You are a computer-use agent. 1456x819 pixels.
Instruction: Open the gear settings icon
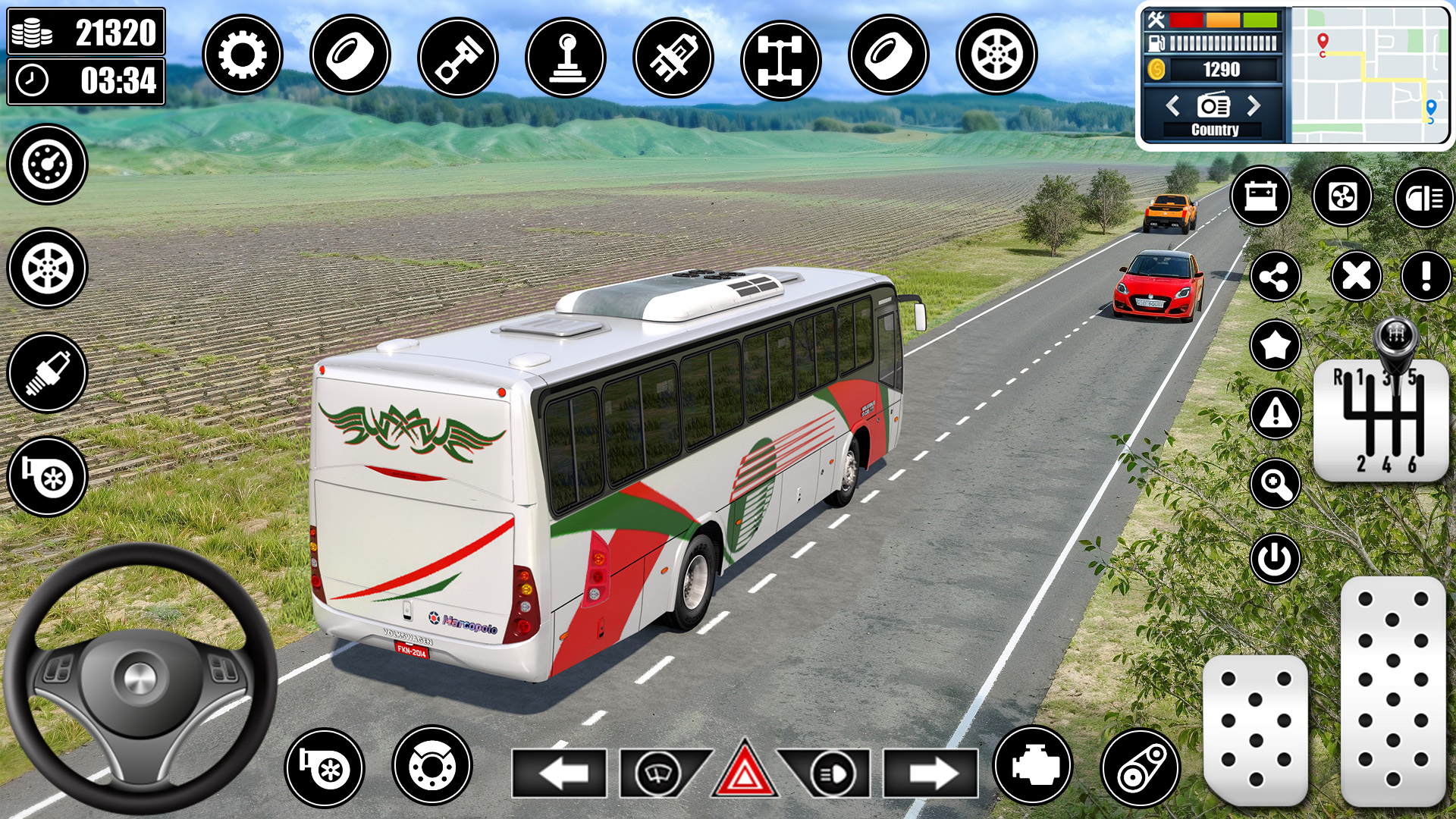coord(242,55)
